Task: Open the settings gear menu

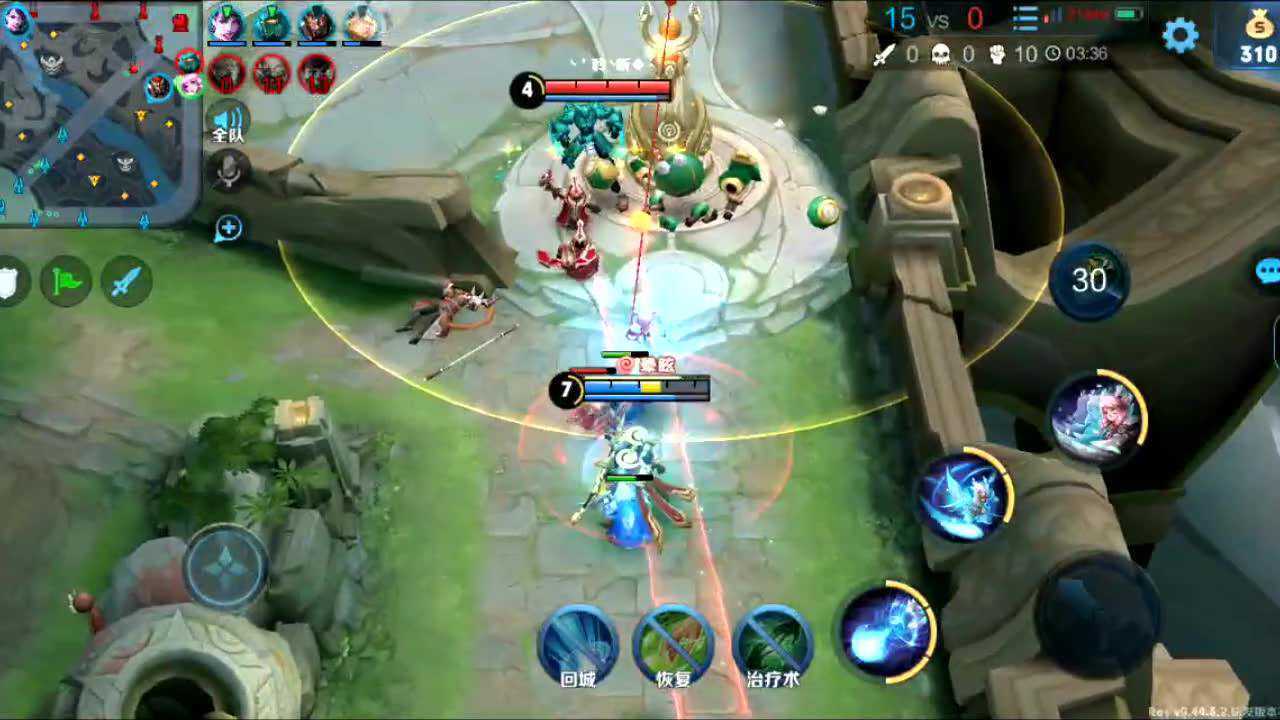Action: pyautogui.click(x=1180, y=36)
